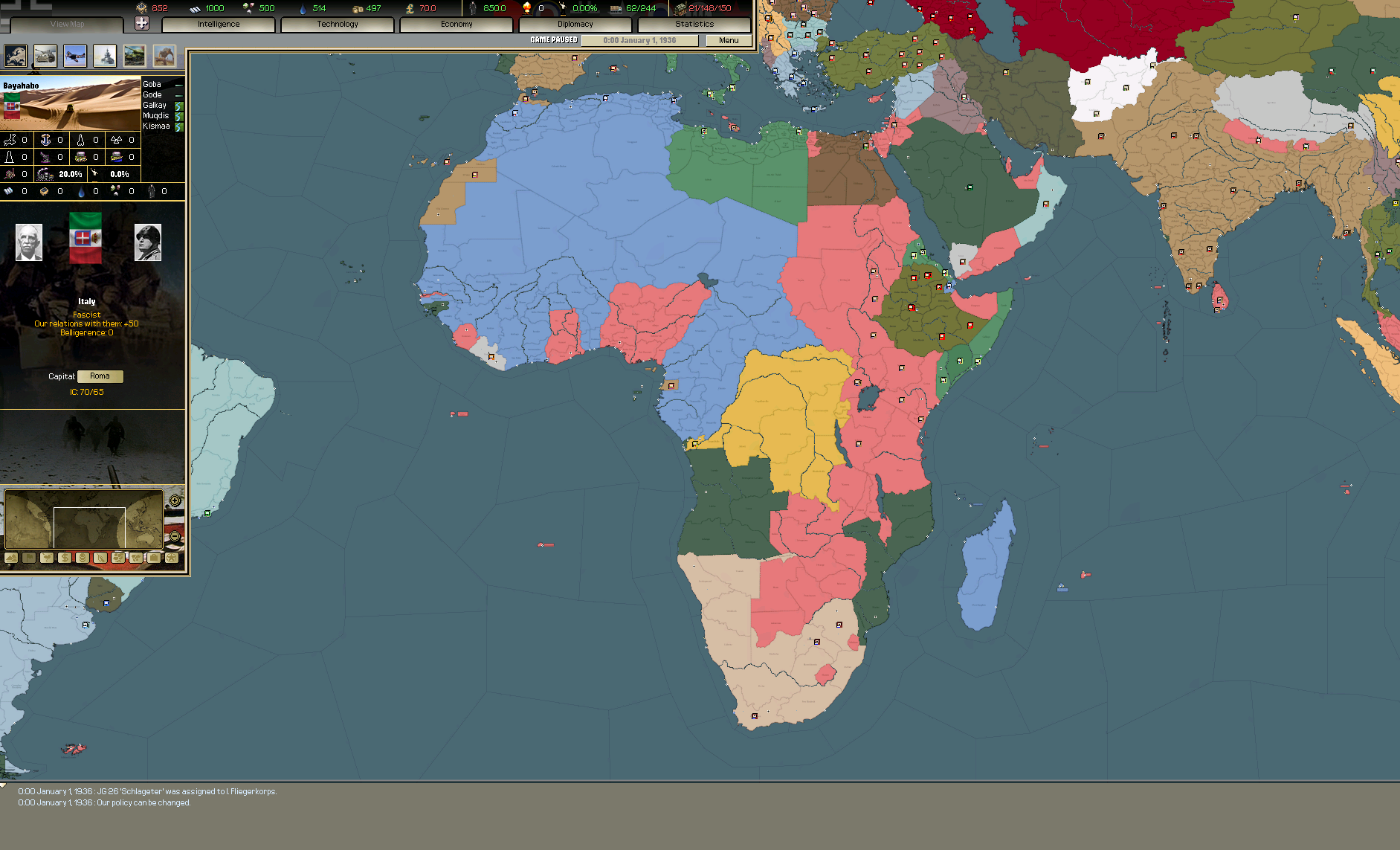Image resolution: width=1400 pixels, height=850 pixels.
Task: Click the Roma capital button
Action: (x=100, y=376)
